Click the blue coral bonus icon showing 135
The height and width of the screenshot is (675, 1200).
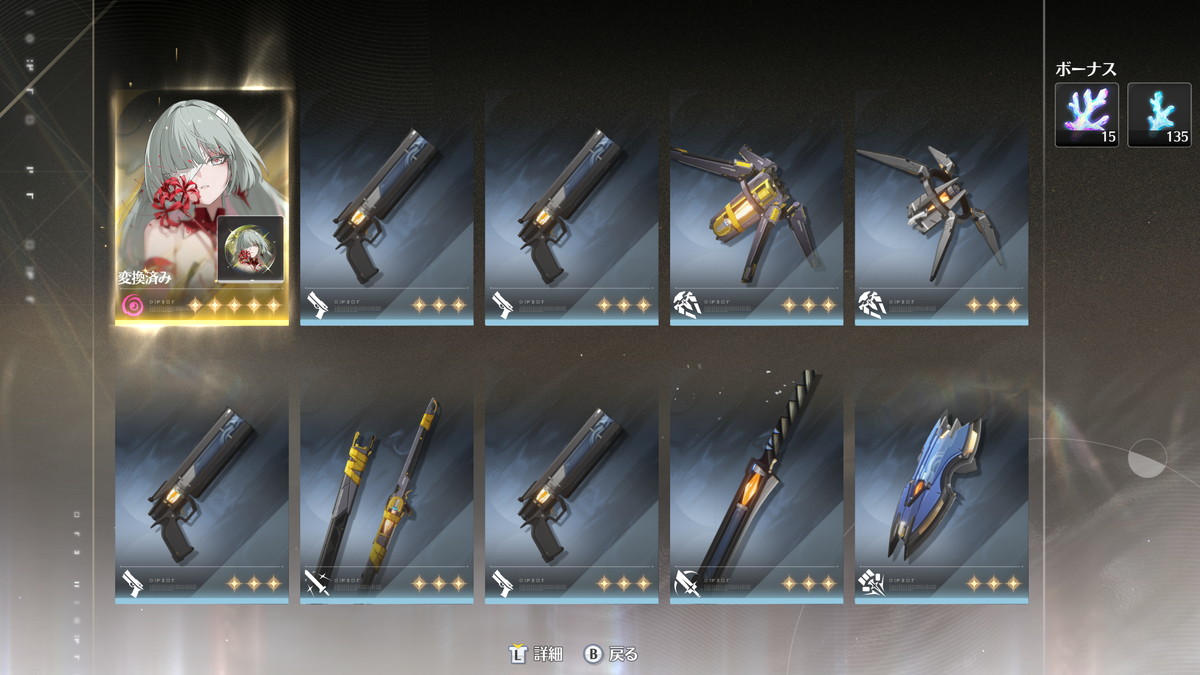tap(1159, 114)
